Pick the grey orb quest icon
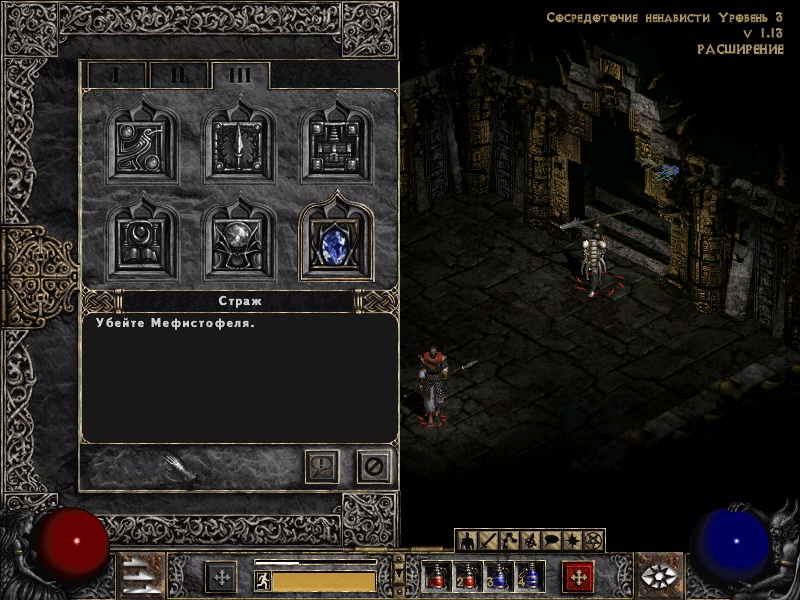800x600 pixels. (240, 241)
